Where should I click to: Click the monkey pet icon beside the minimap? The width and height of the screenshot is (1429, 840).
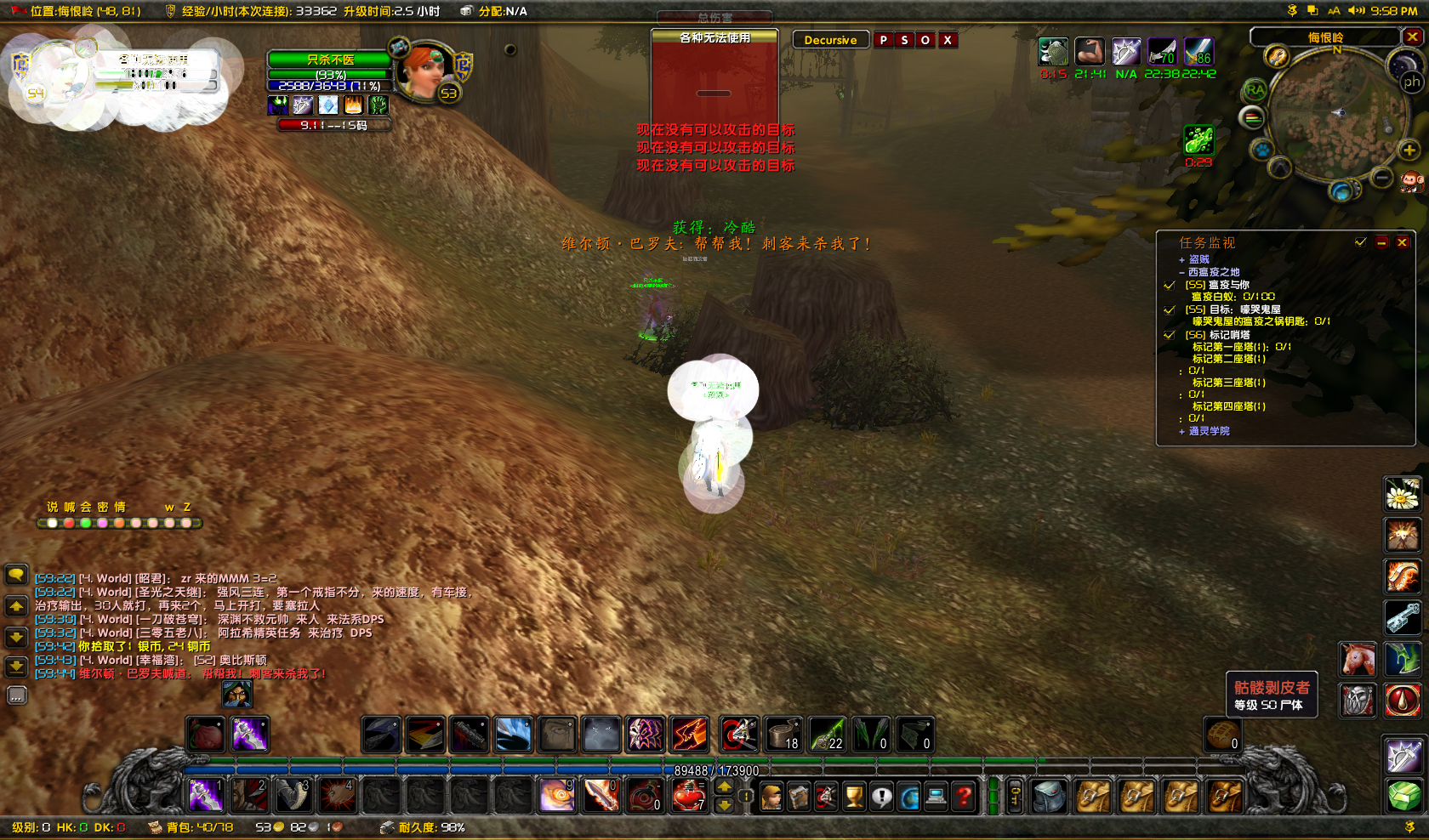pyautogui.click(x=1411, y=180)
